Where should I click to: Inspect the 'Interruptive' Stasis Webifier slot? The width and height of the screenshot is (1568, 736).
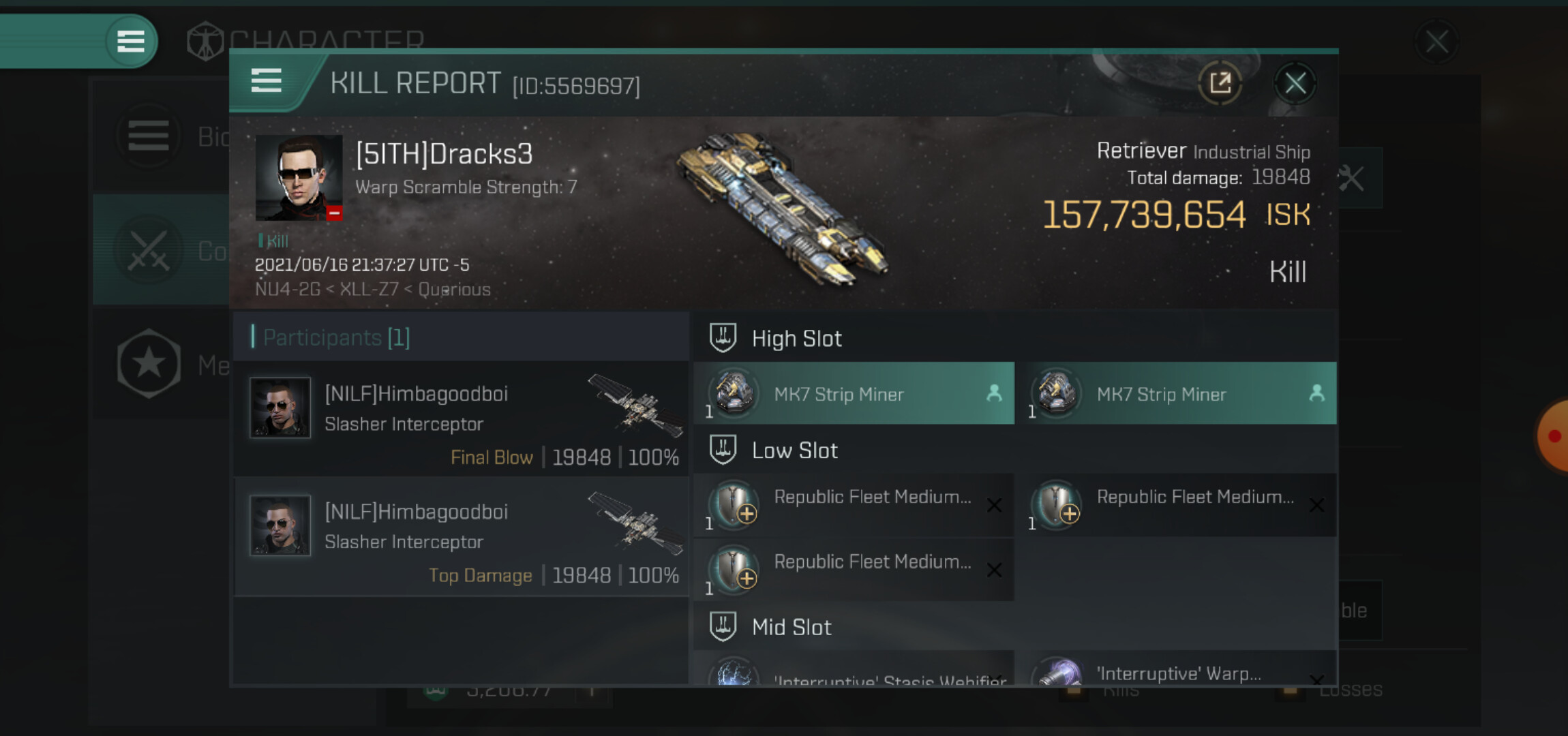tap(855, 673)
